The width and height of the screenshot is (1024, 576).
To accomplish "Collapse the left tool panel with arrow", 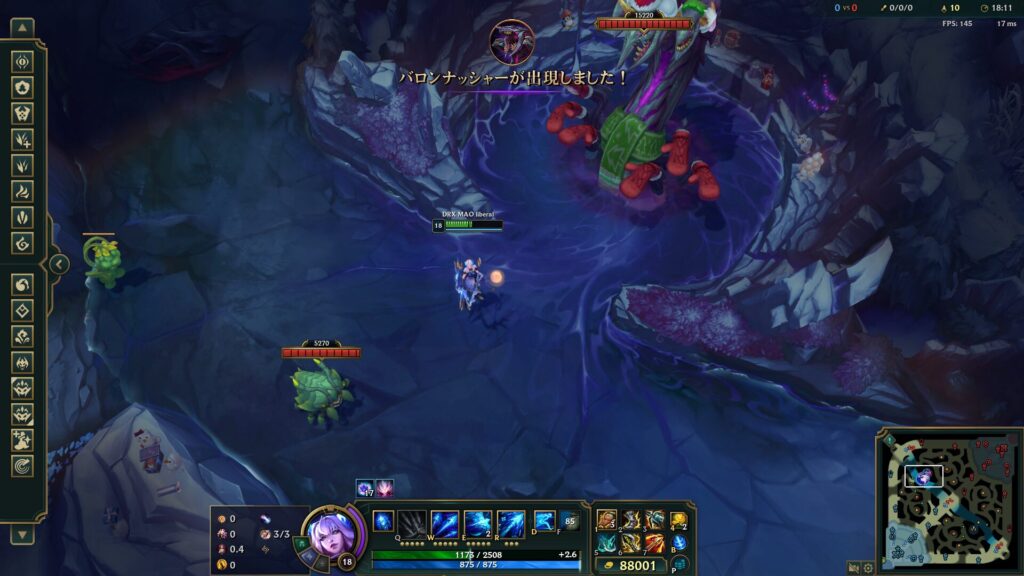I will 58,264.
